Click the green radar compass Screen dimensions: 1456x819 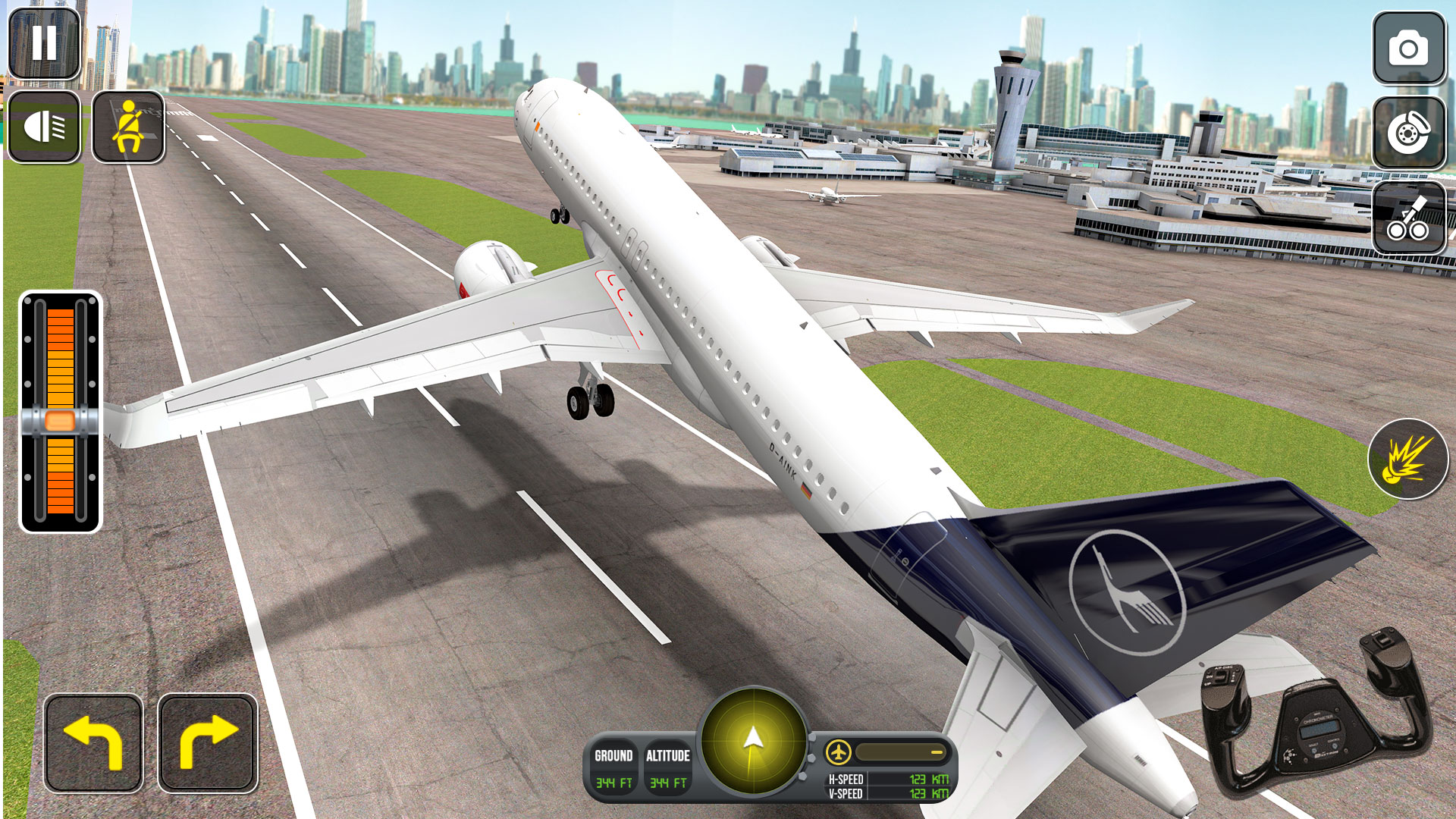point(753,741)
